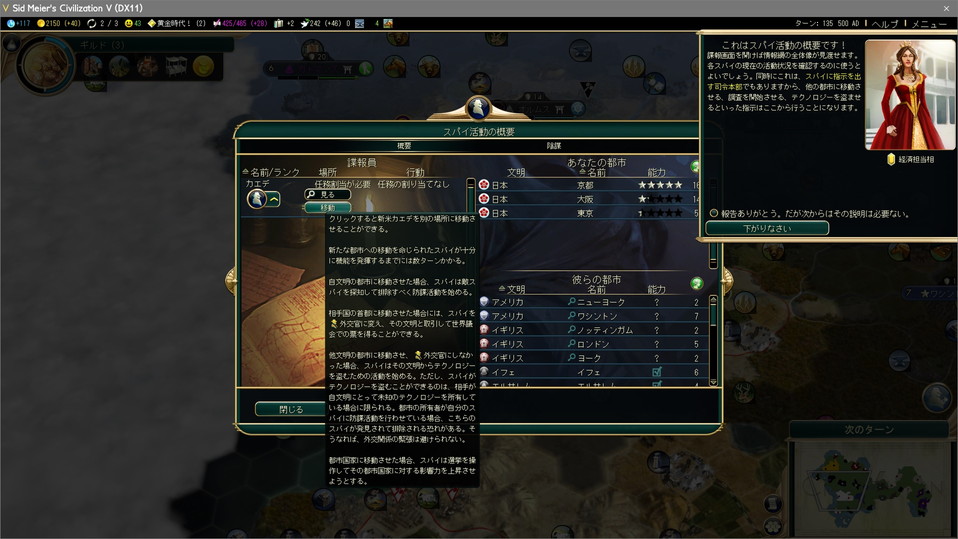Switch to the 概要 overview tab

pos(404,146)
